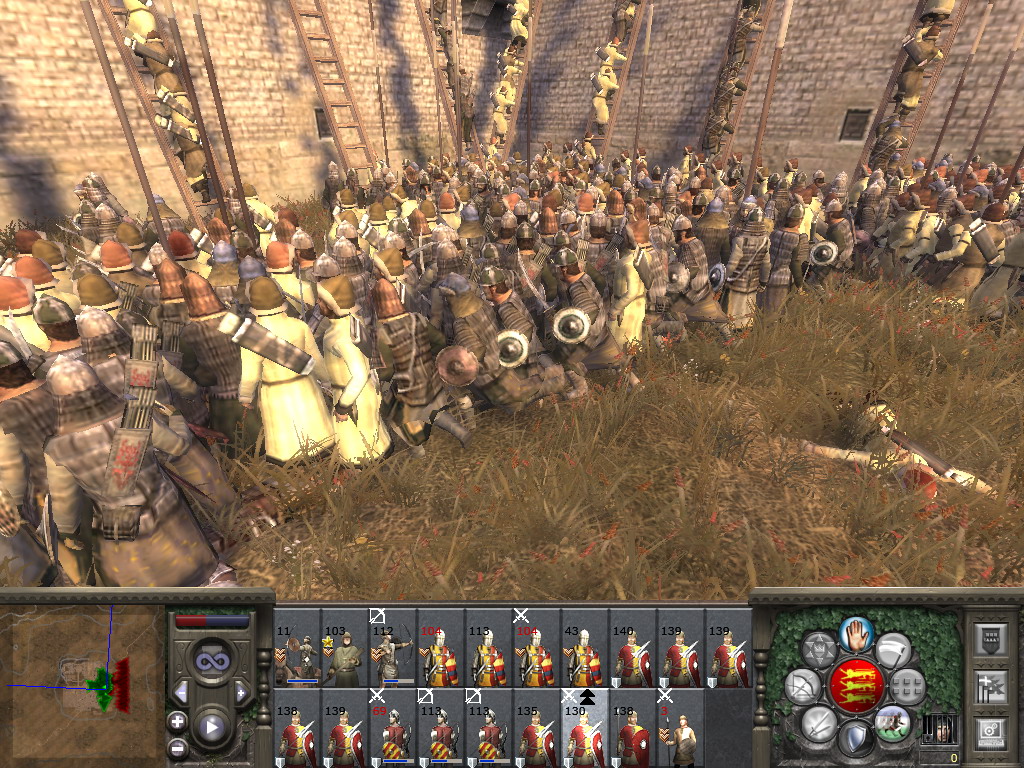The width and height of the screenshot is (1024, 768).
Task: Toggle the shield defensive stance button
Action: tap(857, 739)
